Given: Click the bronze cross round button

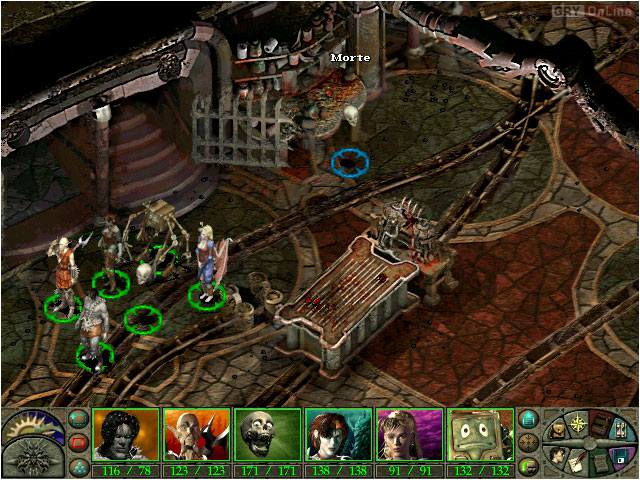Looking at the screenshot, I should point(530,441).
